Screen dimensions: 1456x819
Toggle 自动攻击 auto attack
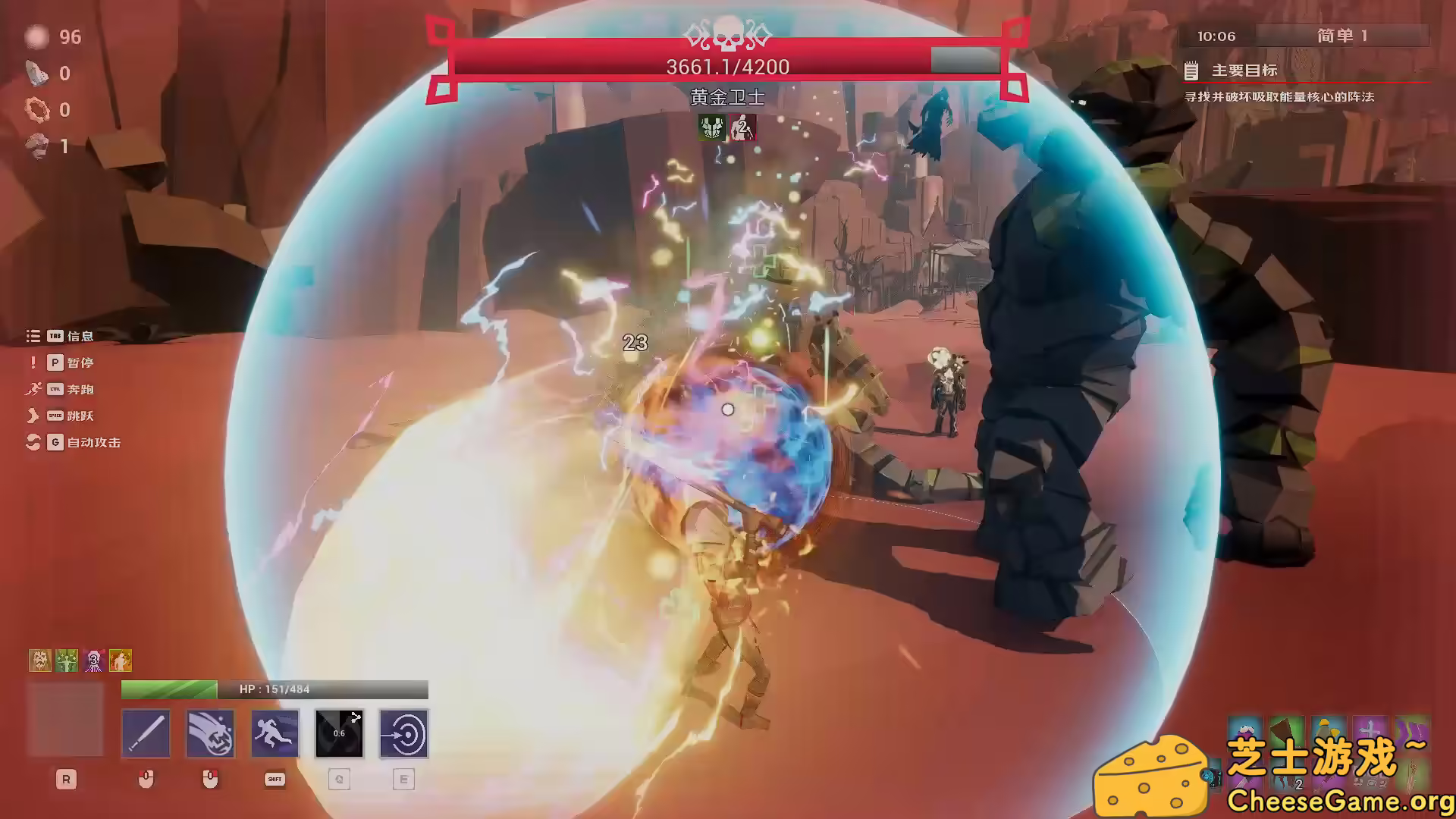tap(93, 442)
